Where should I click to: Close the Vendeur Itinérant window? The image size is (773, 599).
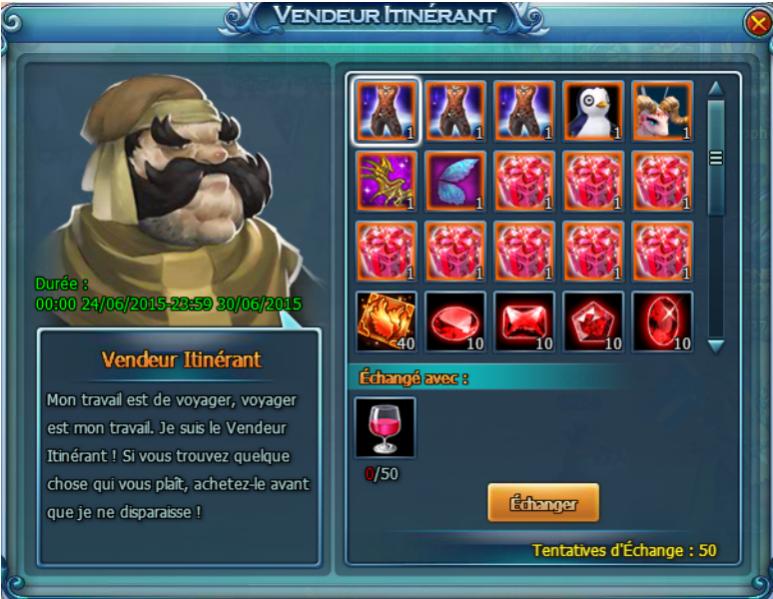(757, 23)
